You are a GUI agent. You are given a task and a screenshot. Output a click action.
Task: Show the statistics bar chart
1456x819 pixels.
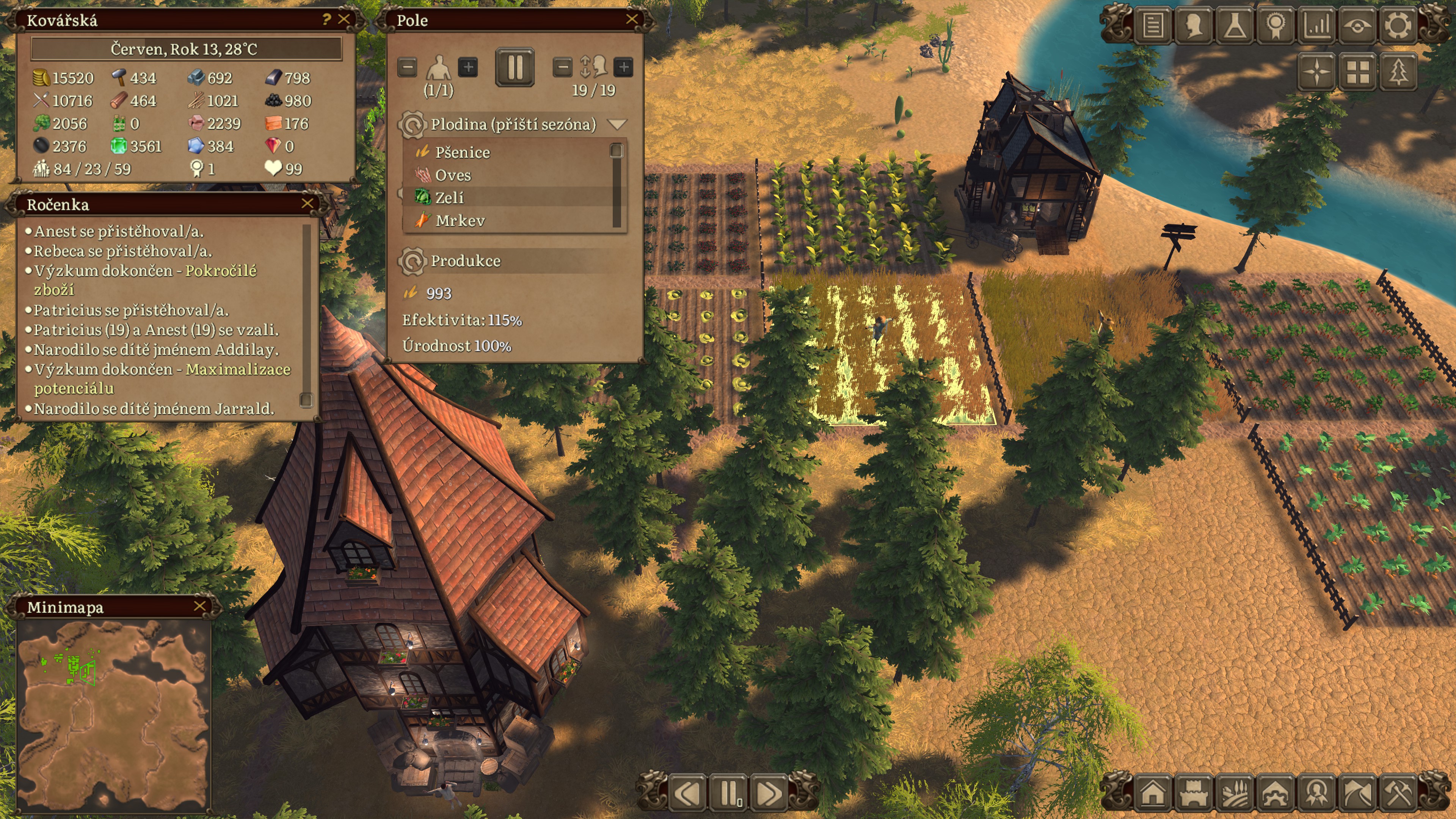[x=1317, y=25]
